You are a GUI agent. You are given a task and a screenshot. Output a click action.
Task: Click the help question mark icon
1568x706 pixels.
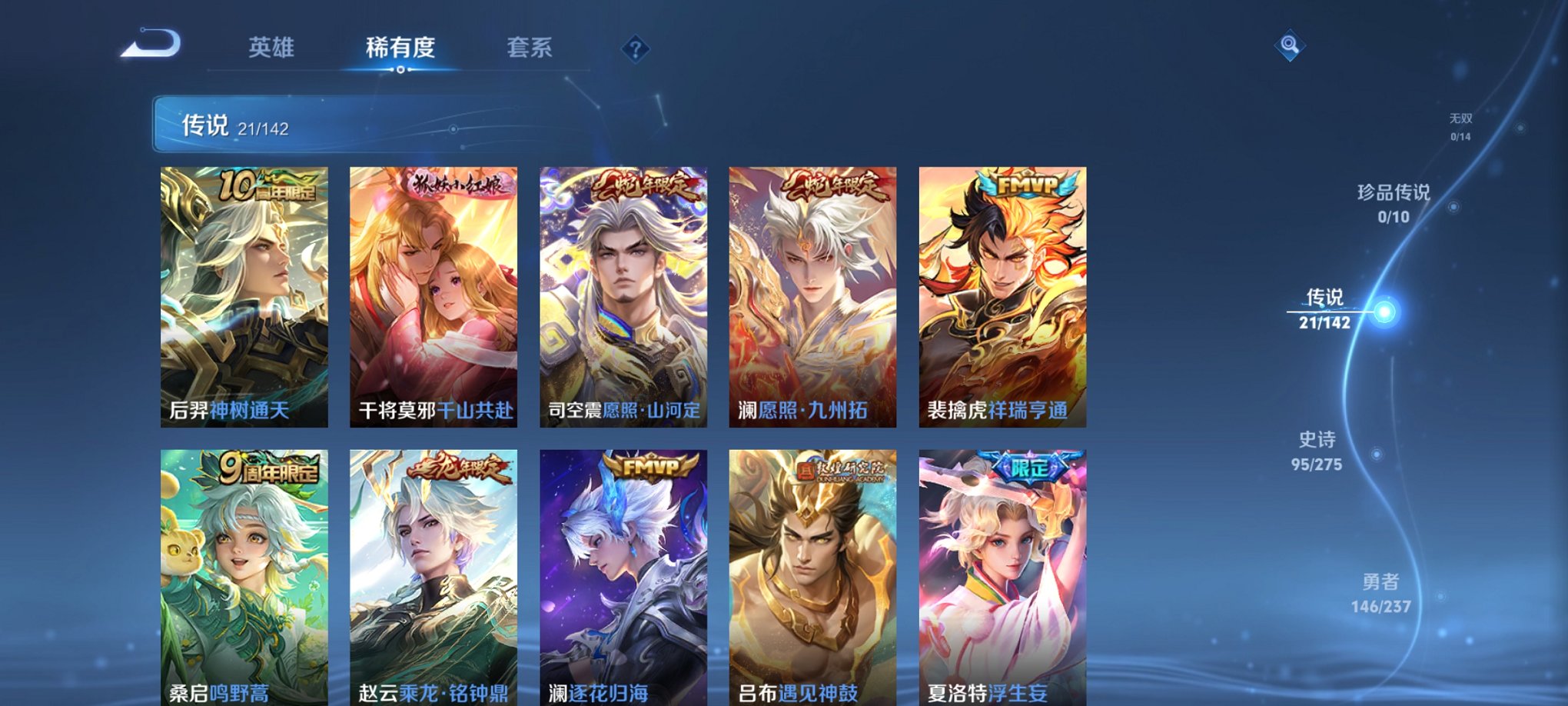tap(634, 48)
